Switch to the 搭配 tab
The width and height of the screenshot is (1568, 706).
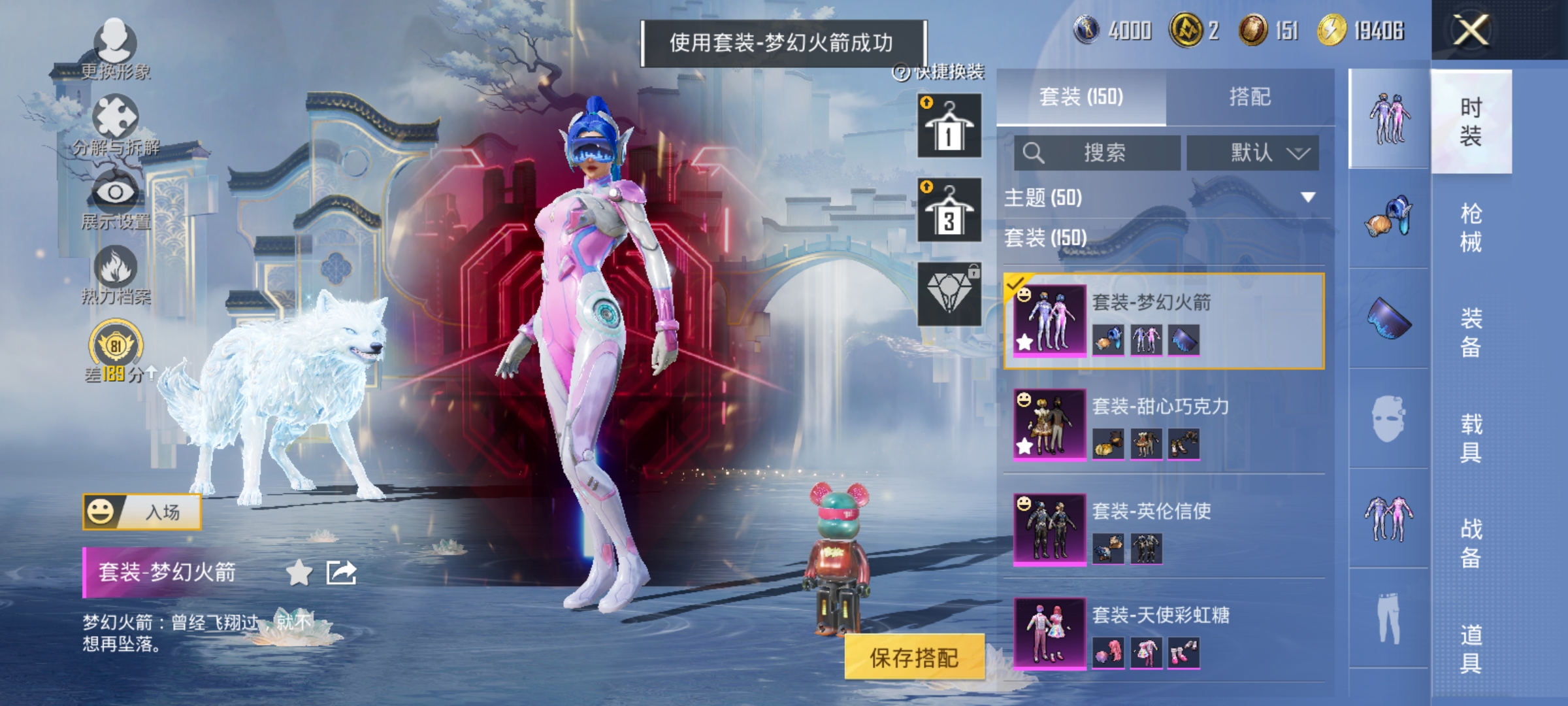[1251, 97]
